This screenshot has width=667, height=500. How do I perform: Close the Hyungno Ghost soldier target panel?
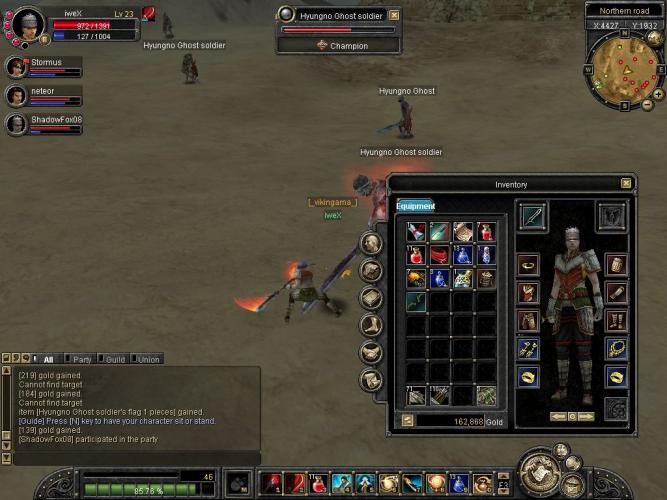pyautogui.click(x=394, y=16)
